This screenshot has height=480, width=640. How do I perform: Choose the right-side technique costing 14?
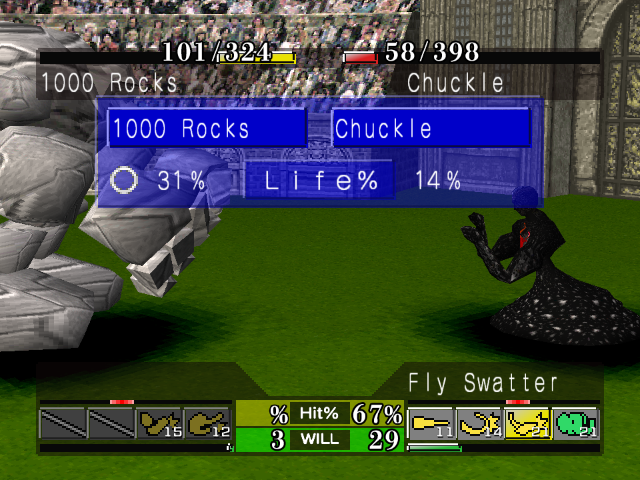click(x=479, y=424)
